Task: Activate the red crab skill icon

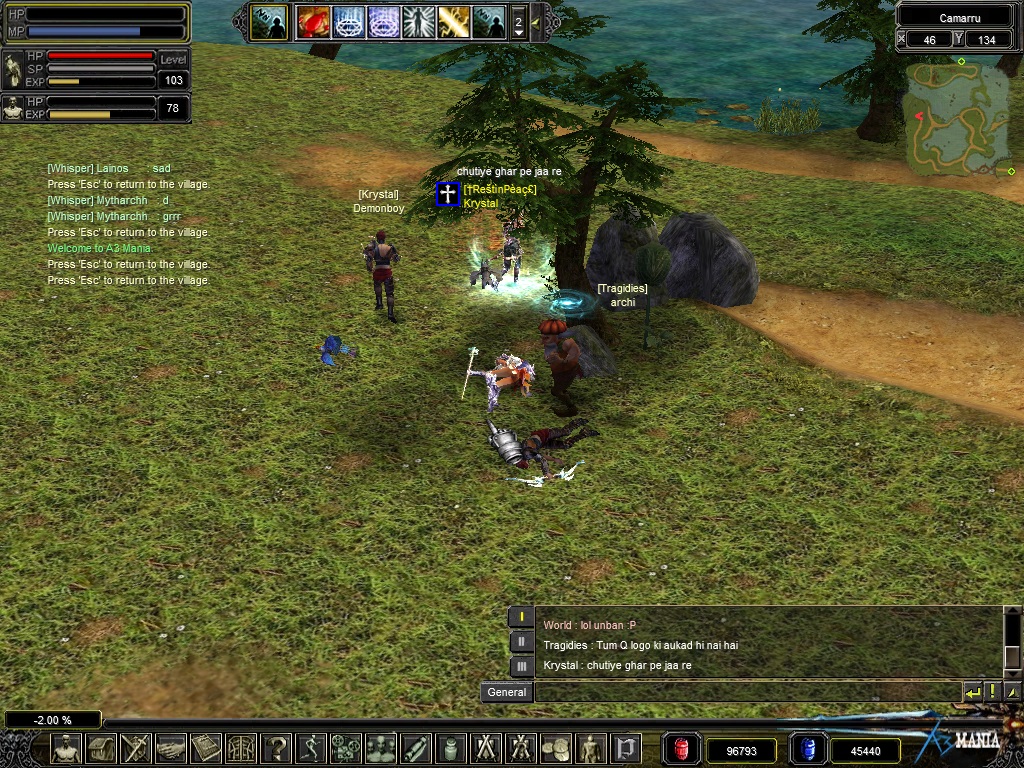Action: (x=313, y=22)
